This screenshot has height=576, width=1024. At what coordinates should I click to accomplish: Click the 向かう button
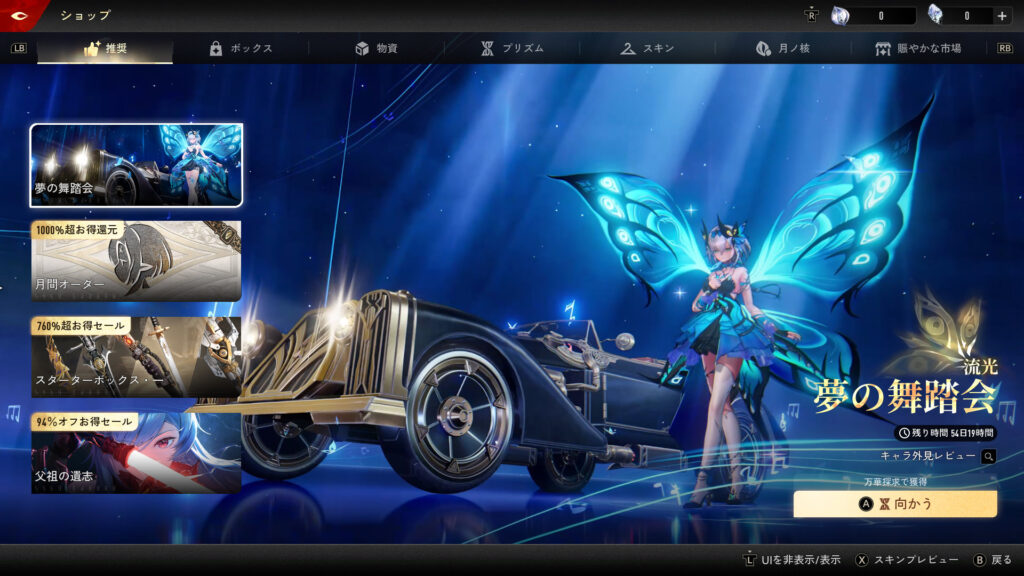(895, 504)
